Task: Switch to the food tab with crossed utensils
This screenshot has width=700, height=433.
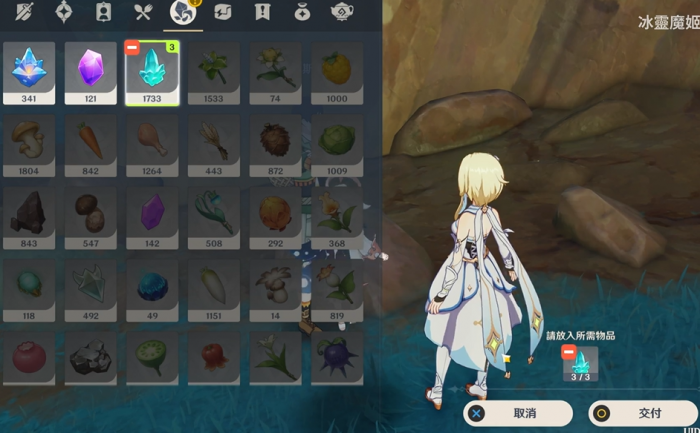Action: pos(143,12)
